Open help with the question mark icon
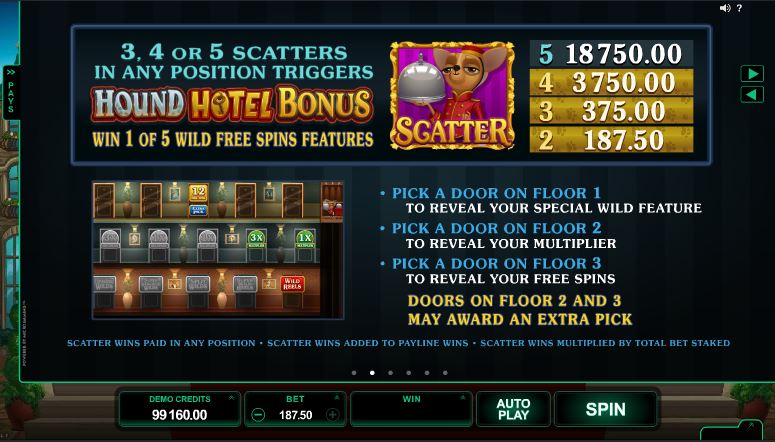775x442 pixels. (739, 8)
